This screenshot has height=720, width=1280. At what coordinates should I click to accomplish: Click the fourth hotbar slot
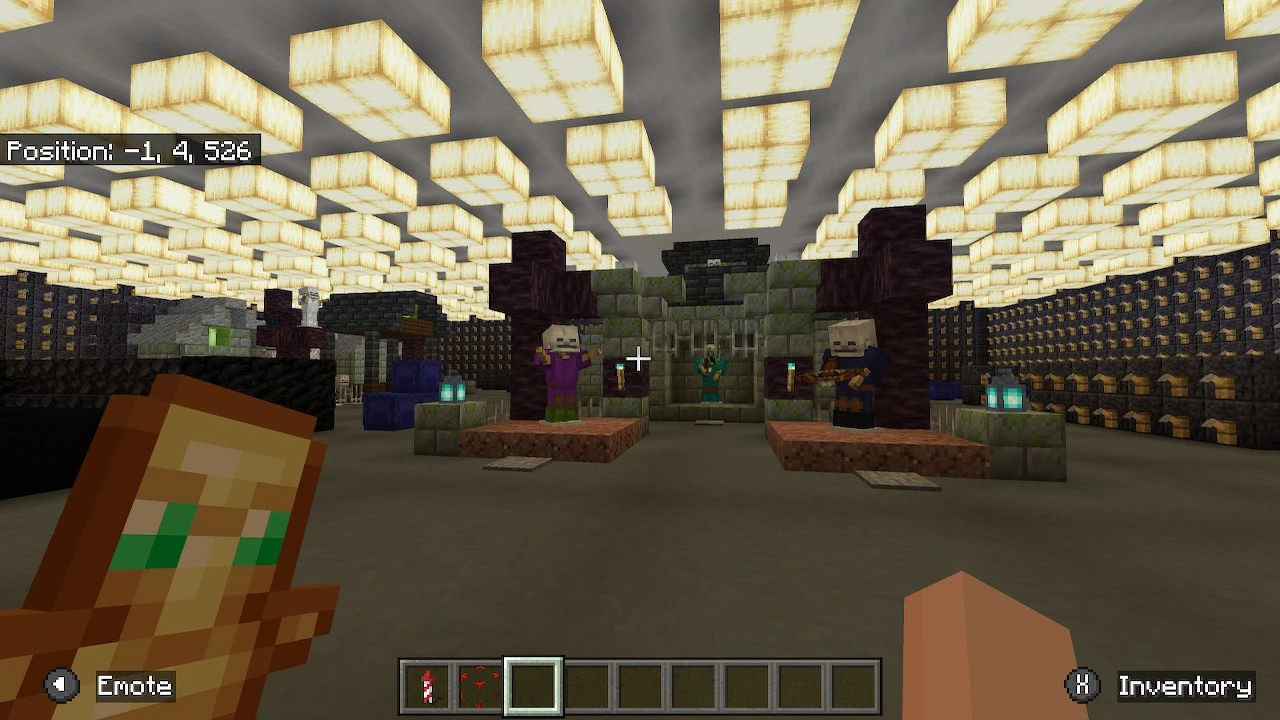tap(587, 686)
